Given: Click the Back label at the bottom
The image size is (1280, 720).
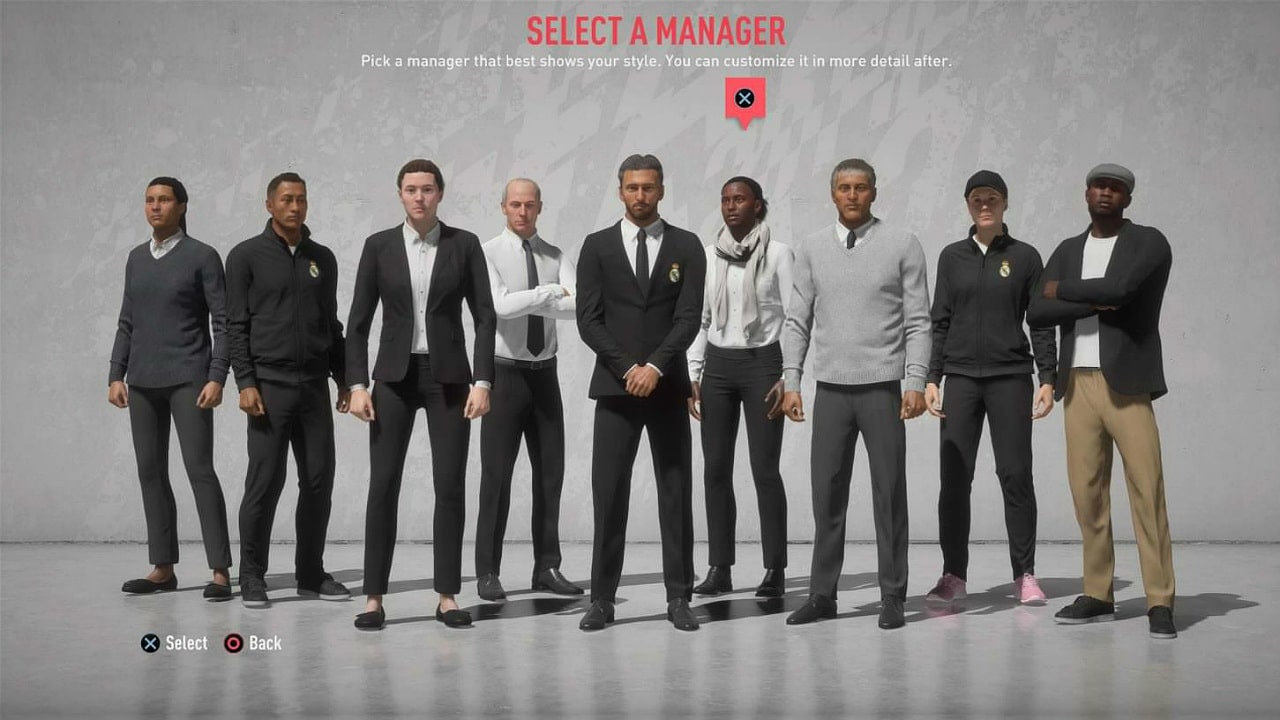Looking at the screenshot, I should (264, 643).
